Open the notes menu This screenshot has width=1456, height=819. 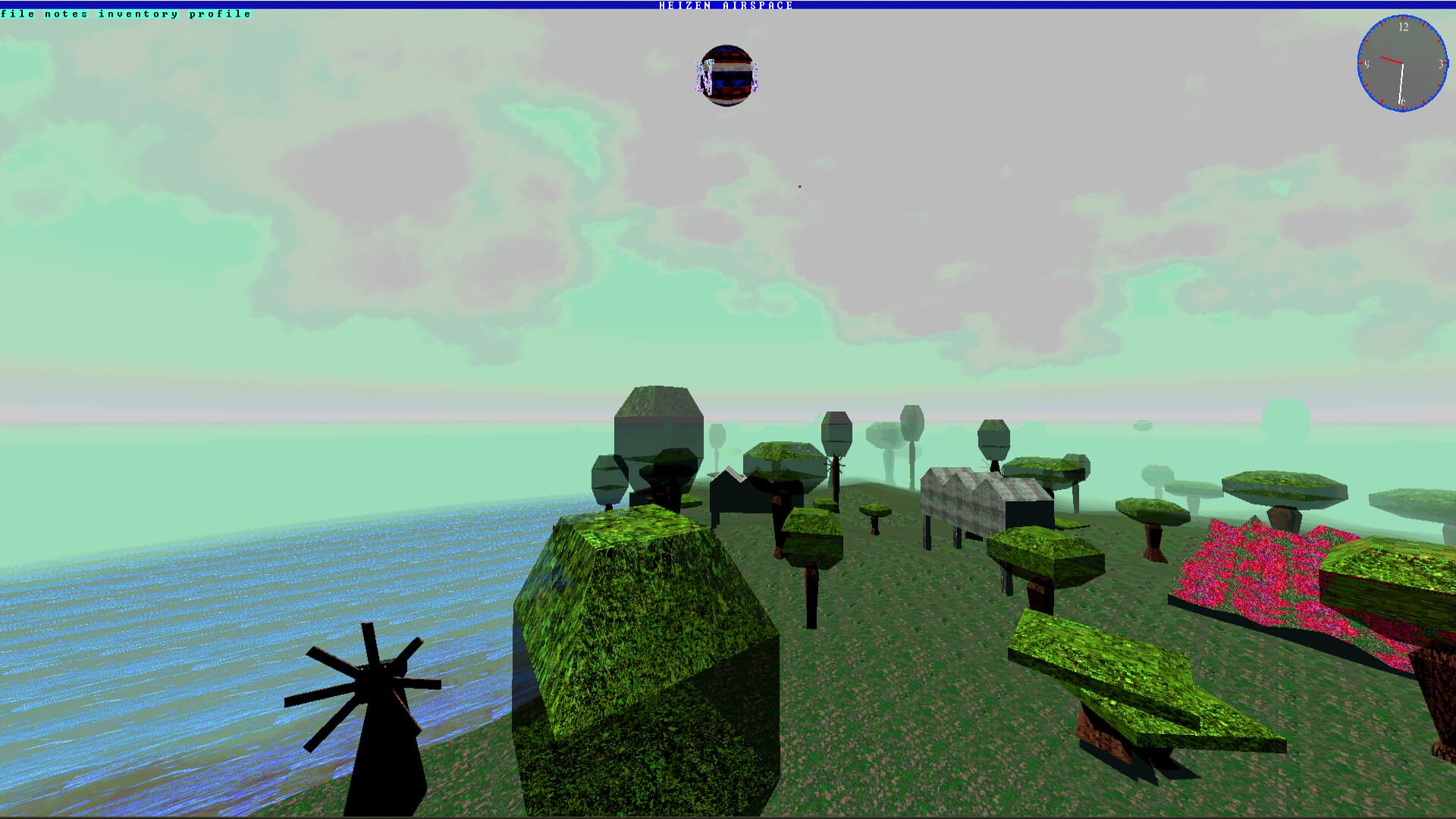point(65,14)
